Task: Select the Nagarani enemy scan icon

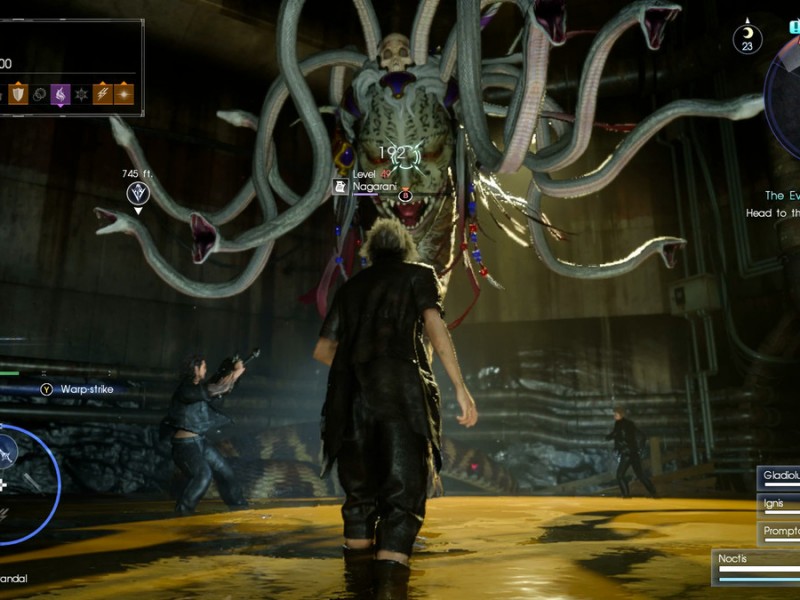Action: (x=340, y=187)
